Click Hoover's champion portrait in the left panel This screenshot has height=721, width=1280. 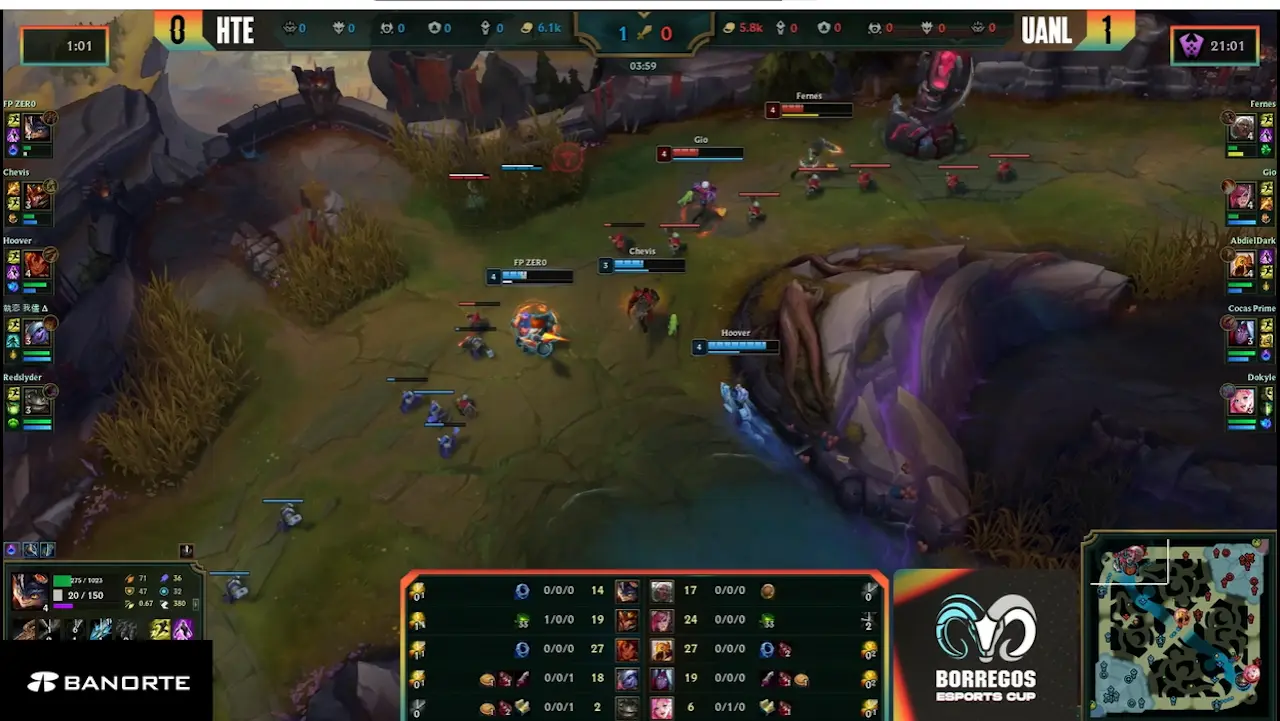pos(35,262)
